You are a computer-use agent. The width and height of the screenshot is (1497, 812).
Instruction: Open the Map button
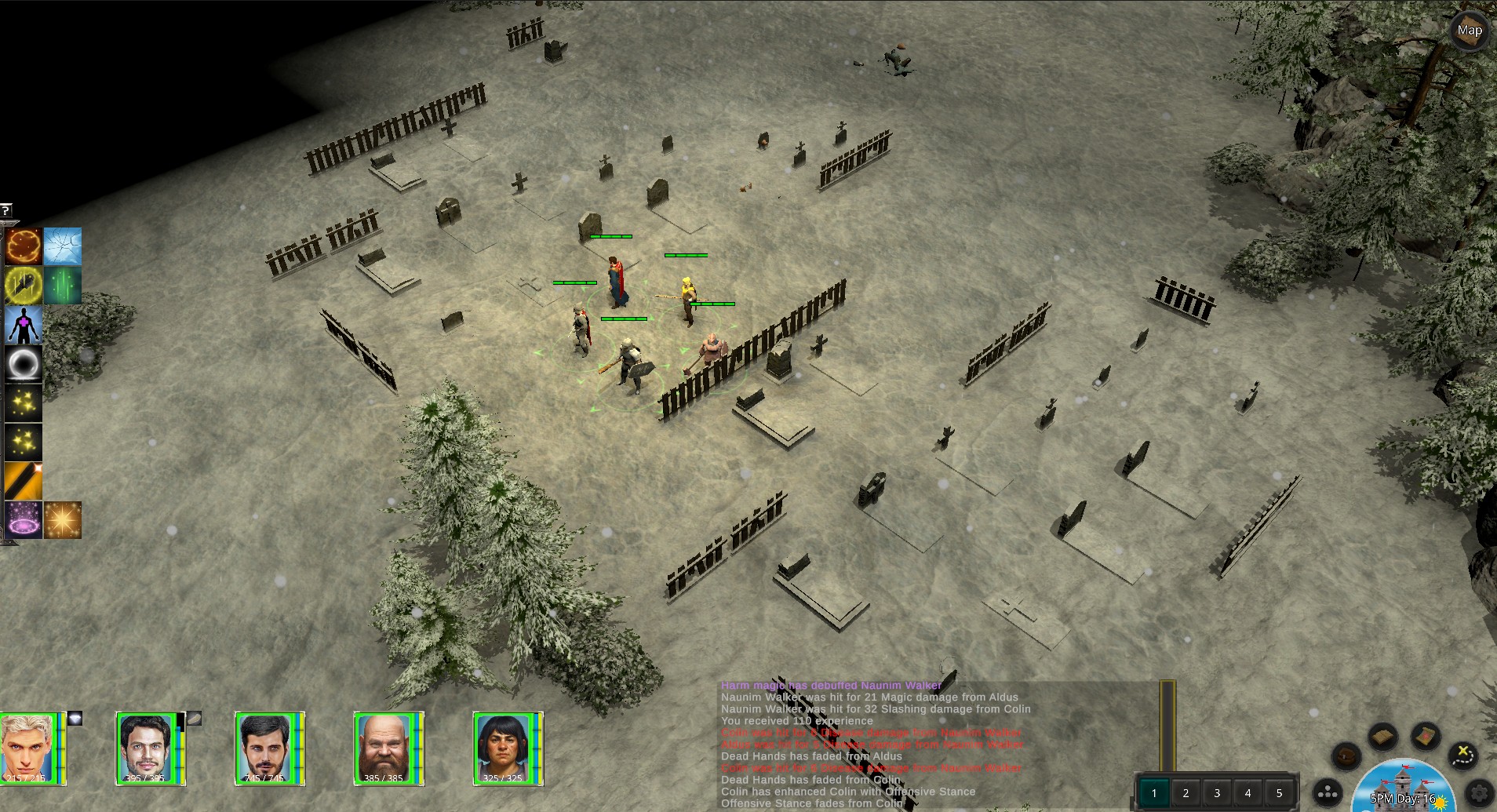[1469, 31]
